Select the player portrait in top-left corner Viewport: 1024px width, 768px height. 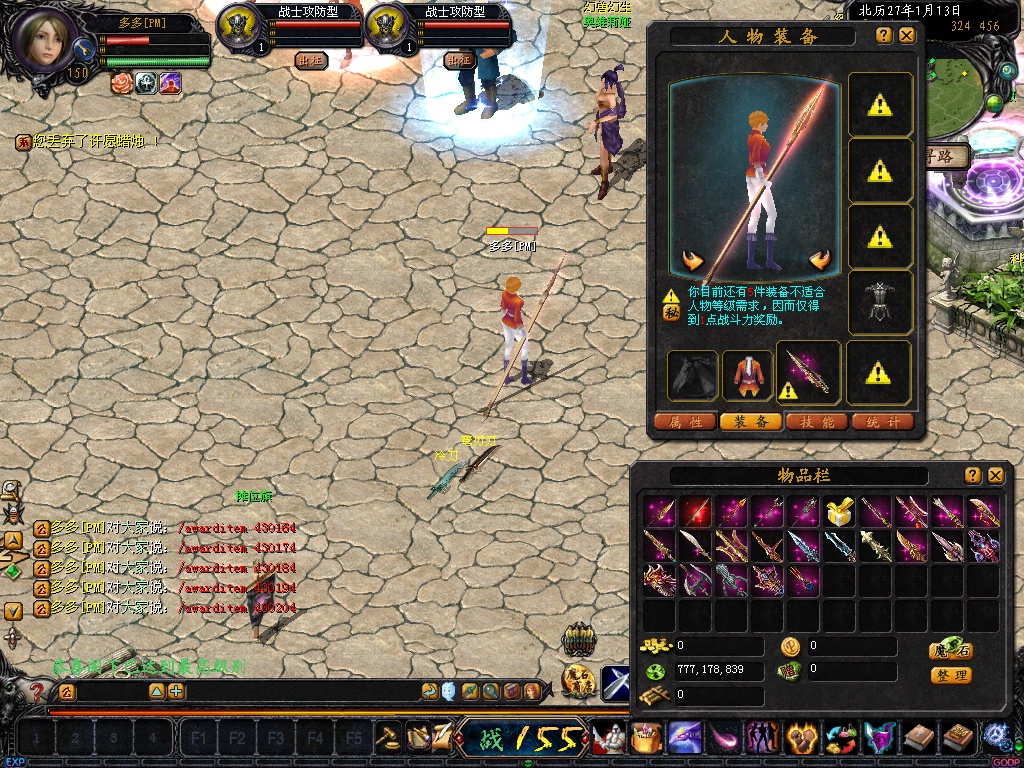pyautogui.click(x=42, y=40)
